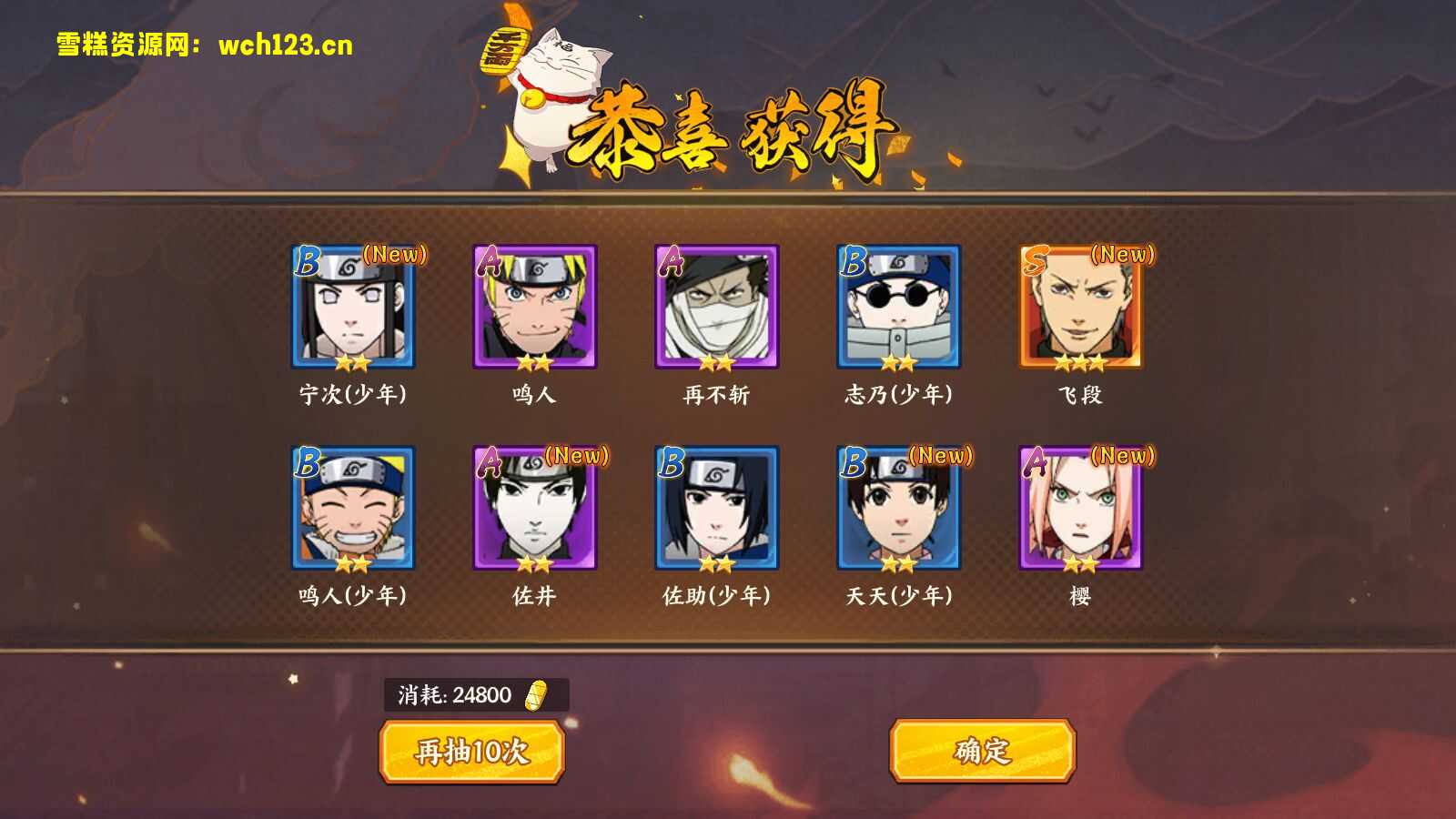
Task: Select the 樱 character portrait
Action: pyautogui.click(x=1083, y=511)
